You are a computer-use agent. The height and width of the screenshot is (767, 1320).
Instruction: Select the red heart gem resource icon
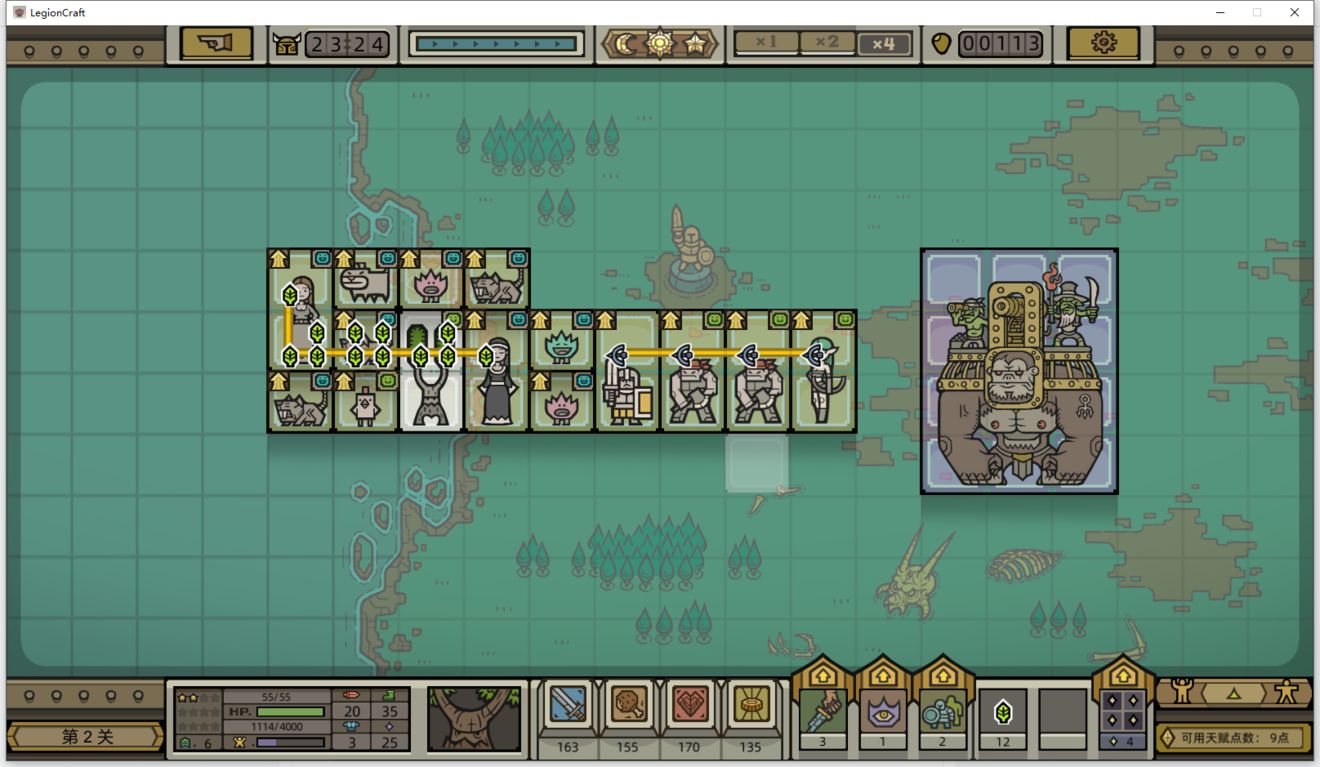point(689,706)
